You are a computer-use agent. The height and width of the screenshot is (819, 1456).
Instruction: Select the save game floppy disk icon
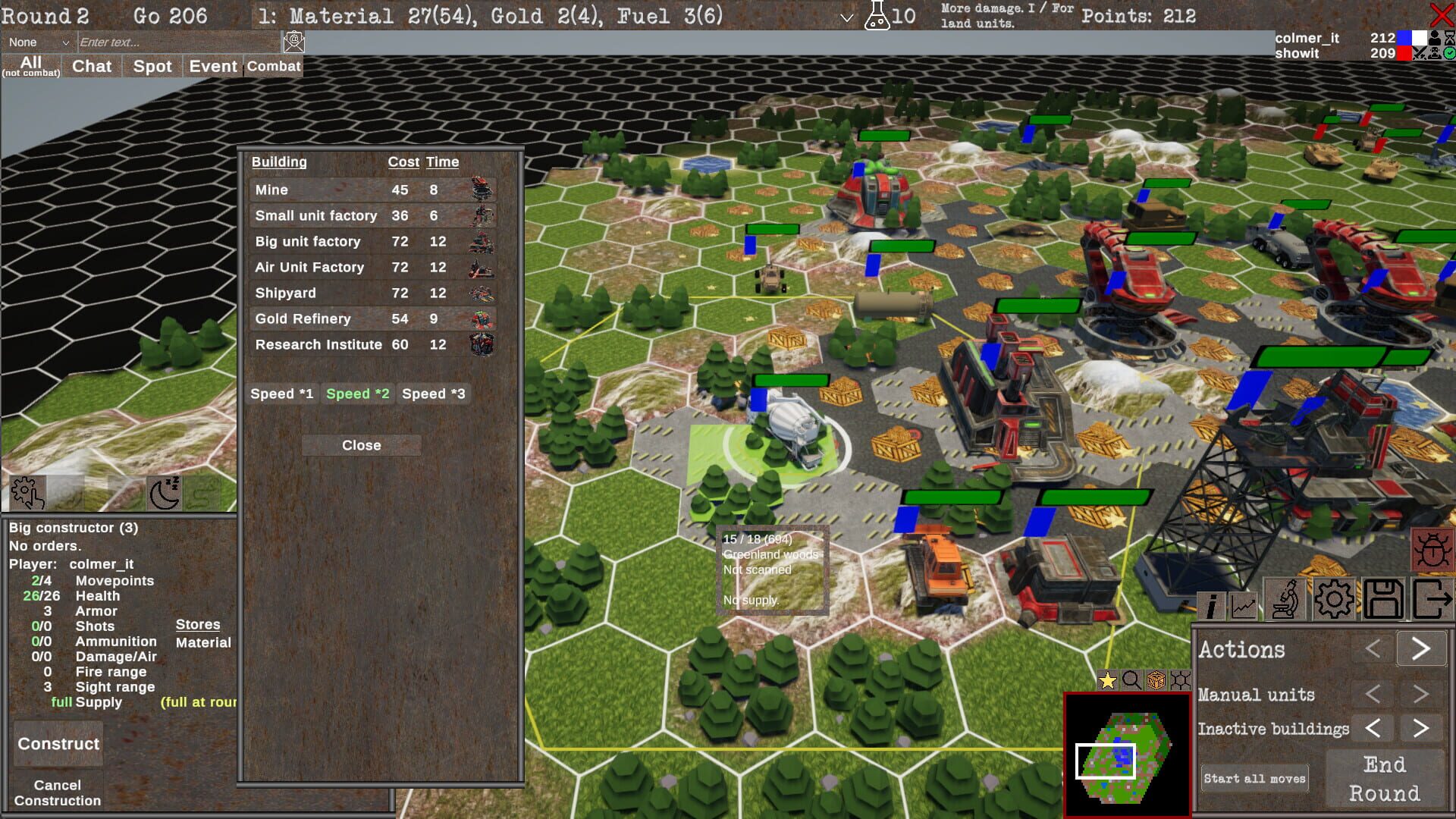(x=1384, y=599)
